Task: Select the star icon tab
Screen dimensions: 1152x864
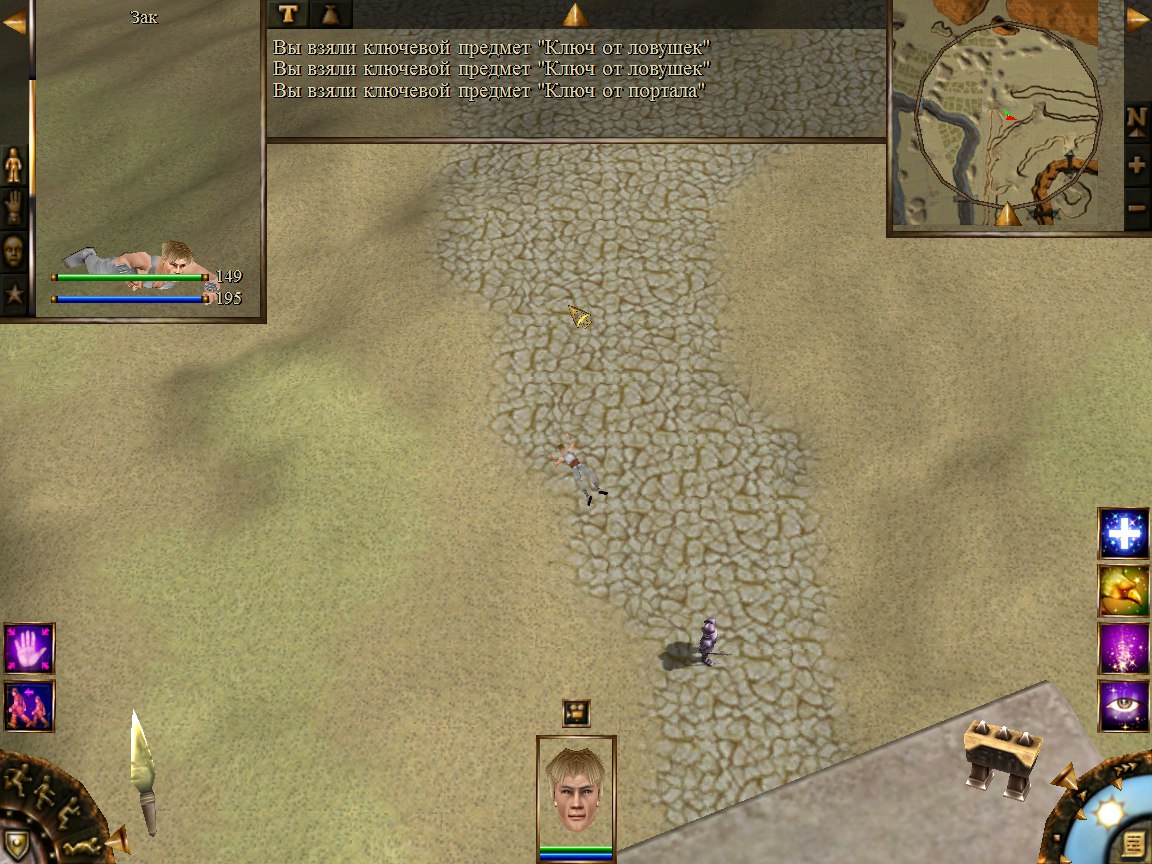Action: point(14,294)
